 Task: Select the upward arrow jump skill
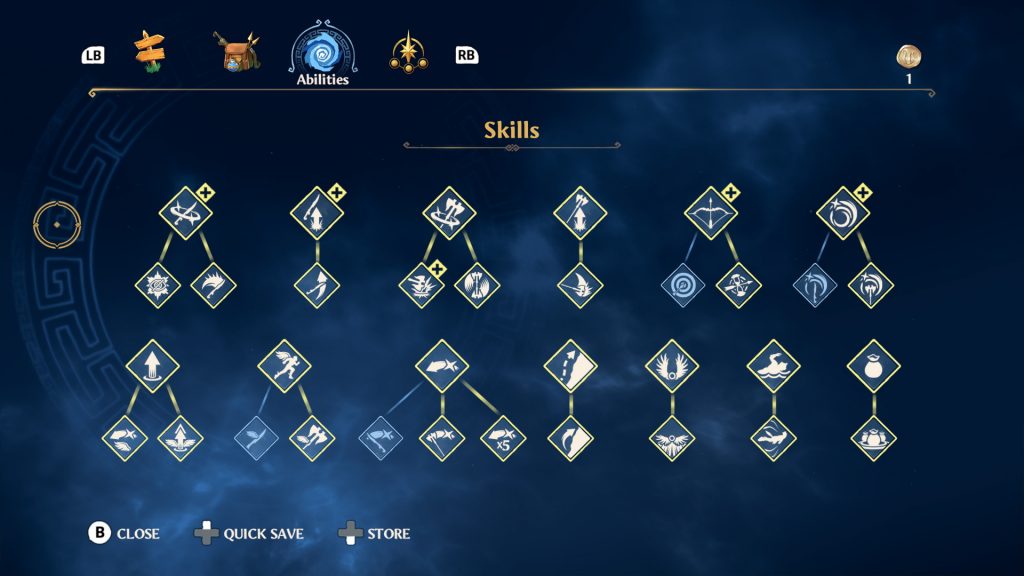tap(153, 366)
